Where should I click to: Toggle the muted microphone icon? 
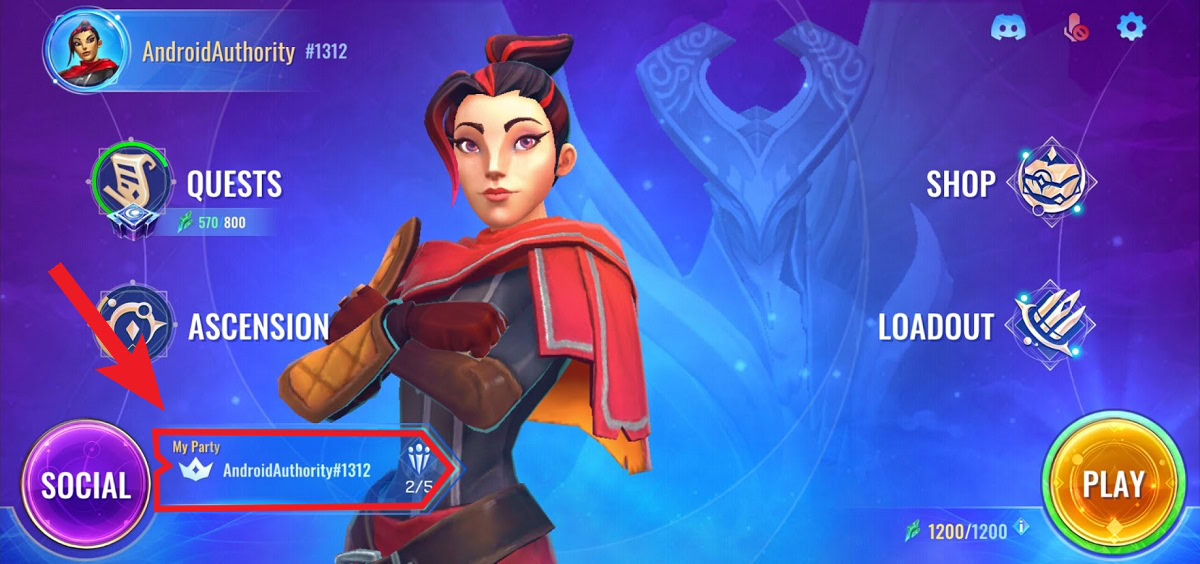point(1074,28)
